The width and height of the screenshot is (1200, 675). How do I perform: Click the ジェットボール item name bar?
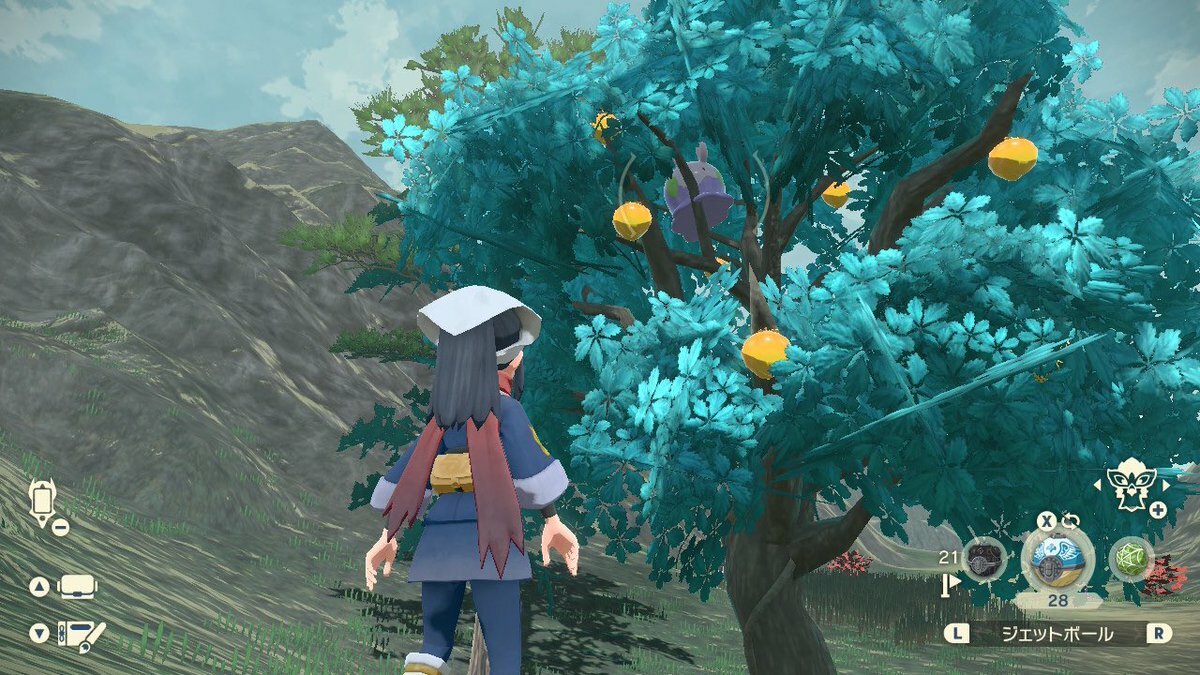pyautogui.click(x=1059, y=633)
